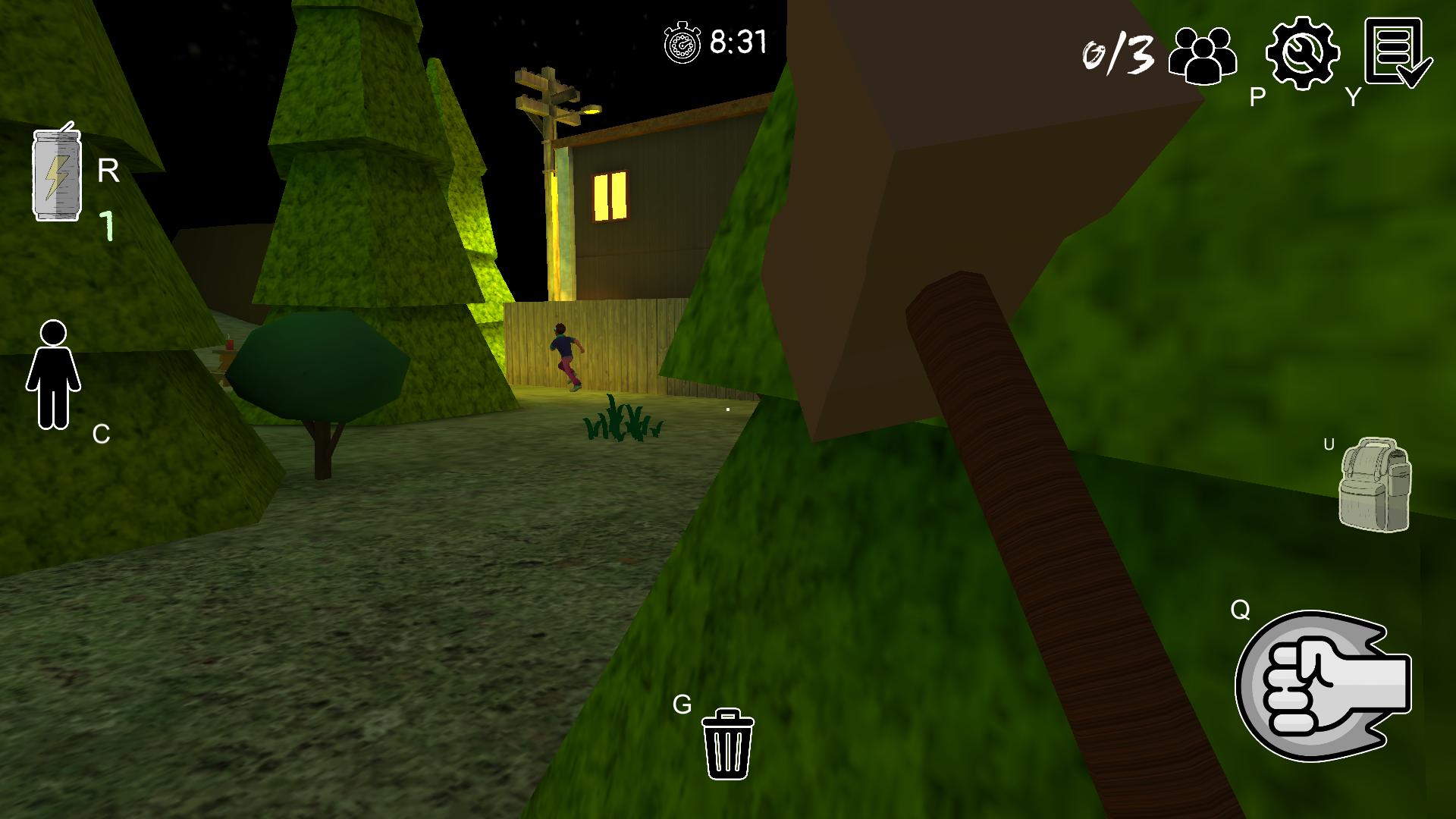Select the character stance icon

pos(52,375)
